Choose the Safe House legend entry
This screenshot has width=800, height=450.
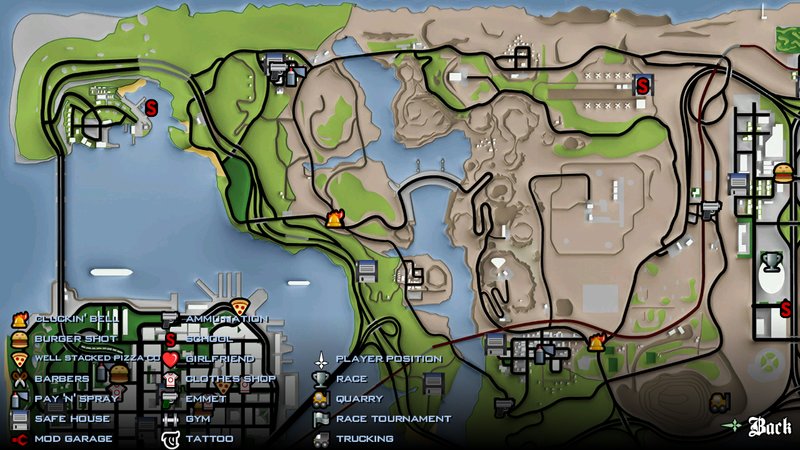point(67,418)
